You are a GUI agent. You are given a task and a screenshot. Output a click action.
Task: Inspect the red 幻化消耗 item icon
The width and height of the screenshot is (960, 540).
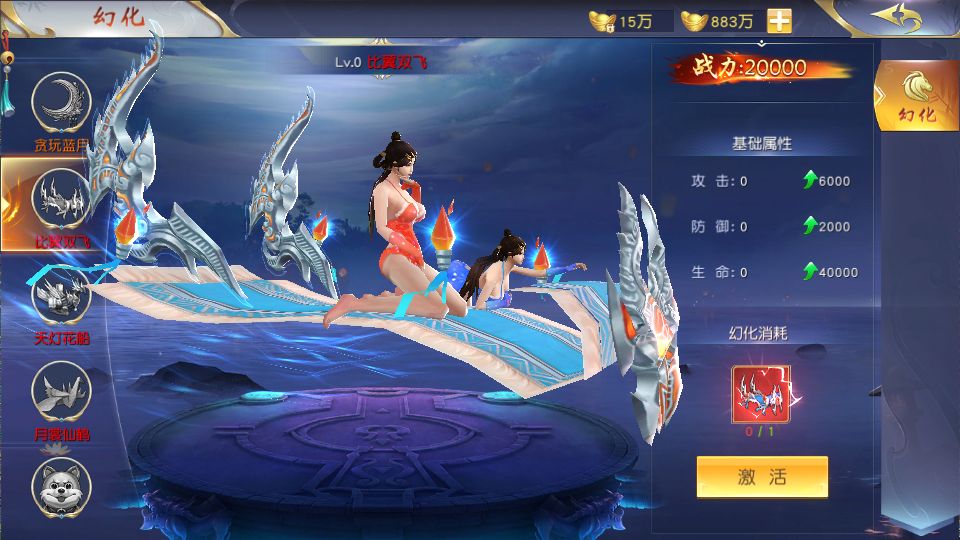click(x=761, y=395)
